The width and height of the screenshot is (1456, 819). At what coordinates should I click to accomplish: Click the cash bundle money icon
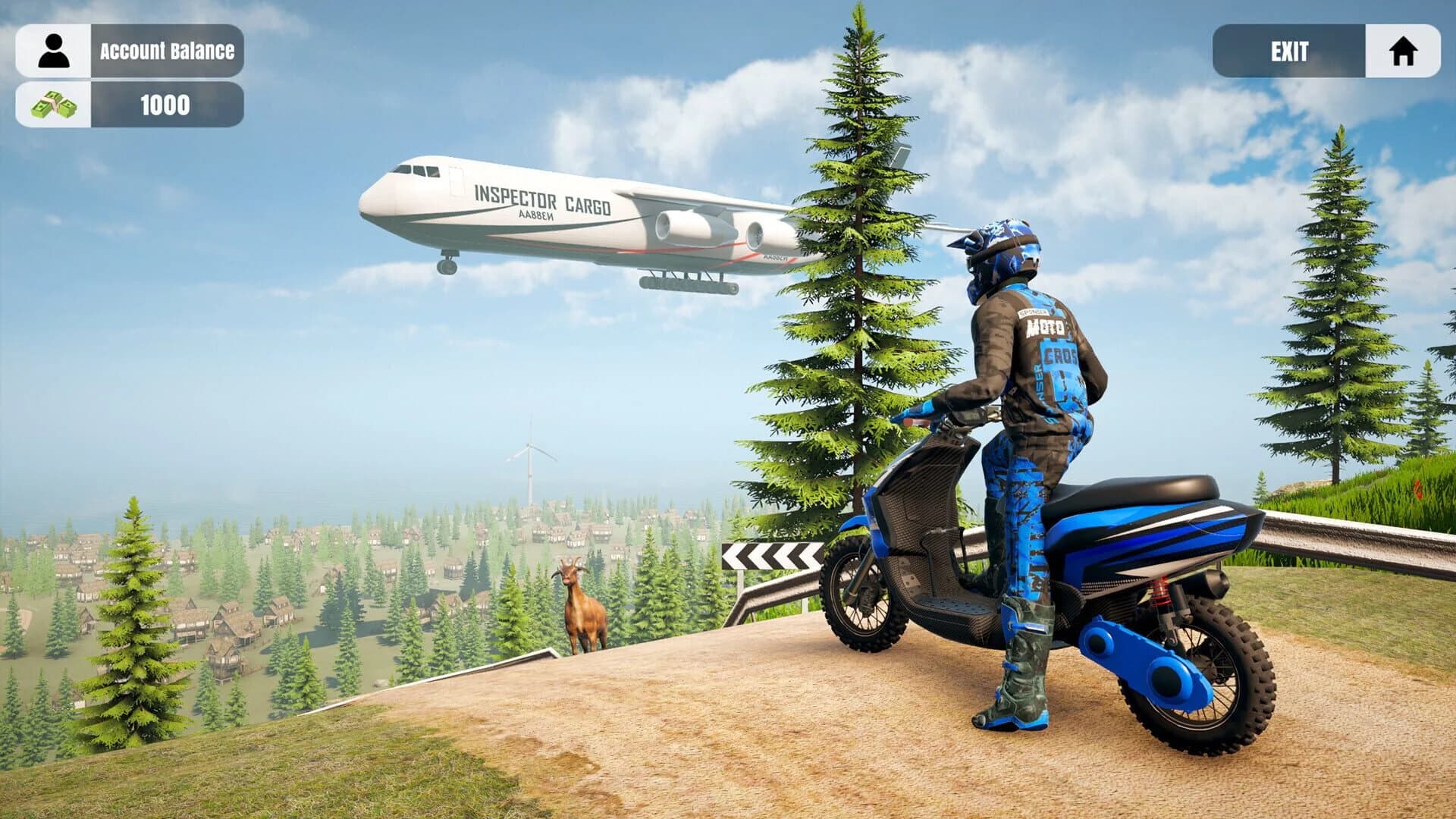pos(51,106)
